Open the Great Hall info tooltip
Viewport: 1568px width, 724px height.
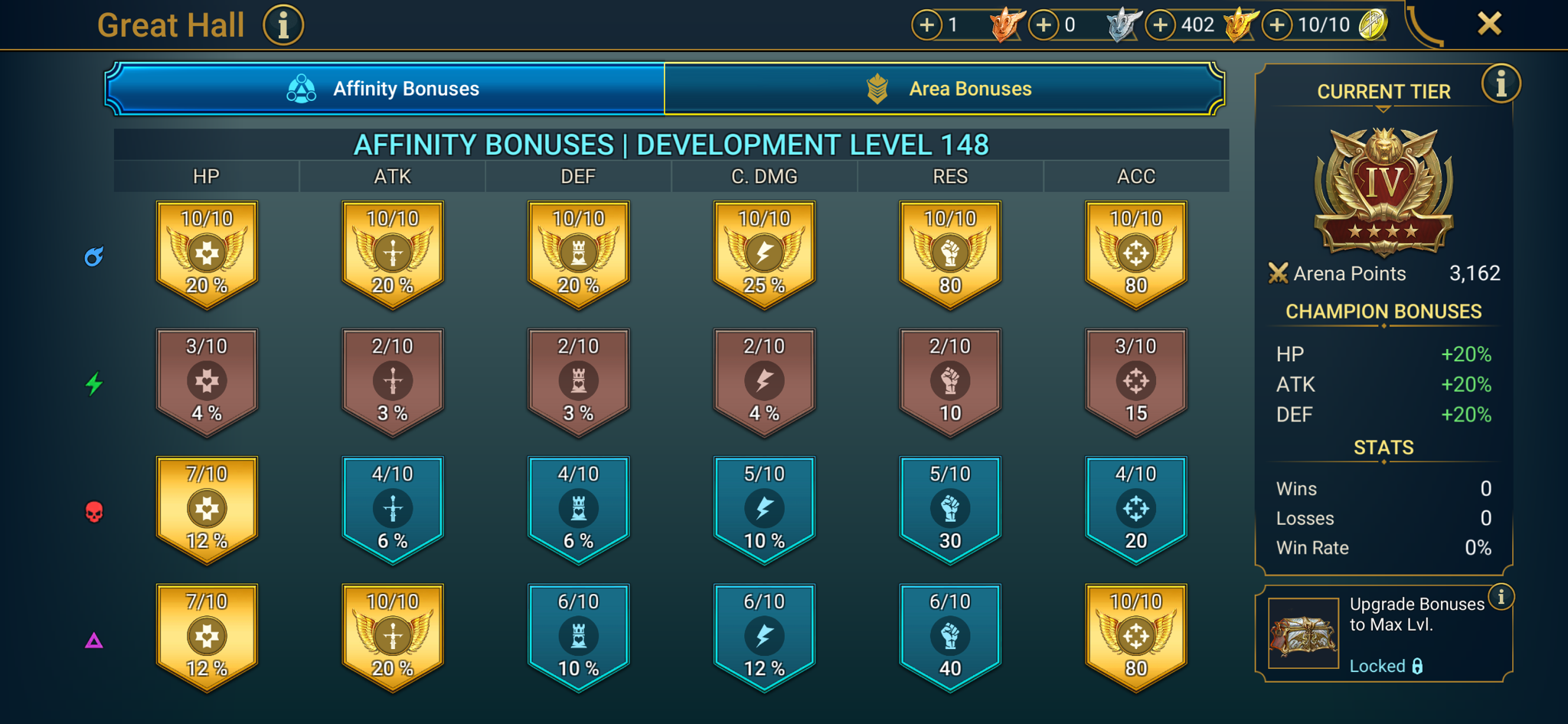pyautogui.click(x=283, y=24)
